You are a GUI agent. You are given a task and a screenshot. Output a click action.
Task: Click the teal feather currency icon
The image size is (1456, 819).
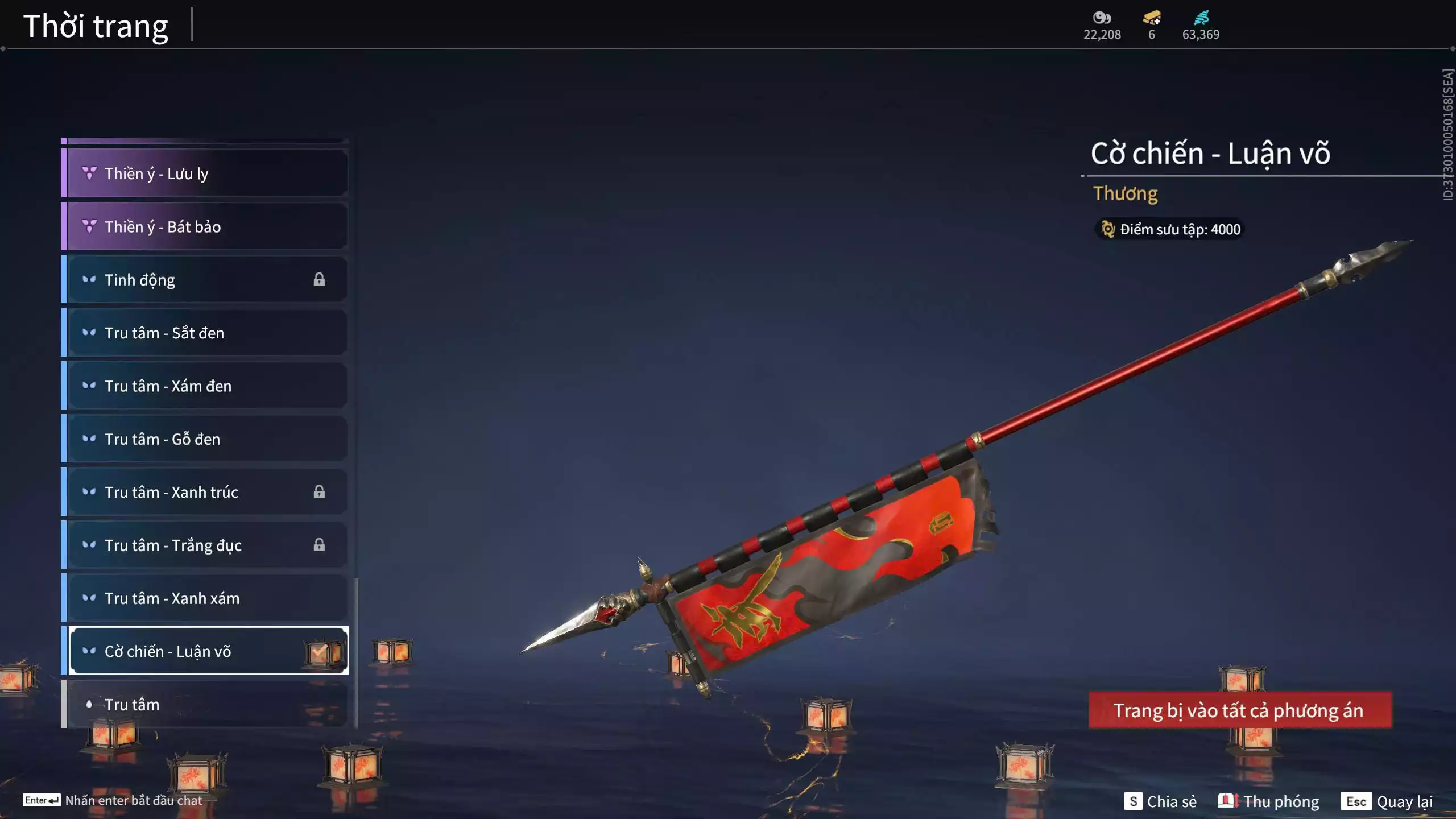pos(1201,18)
